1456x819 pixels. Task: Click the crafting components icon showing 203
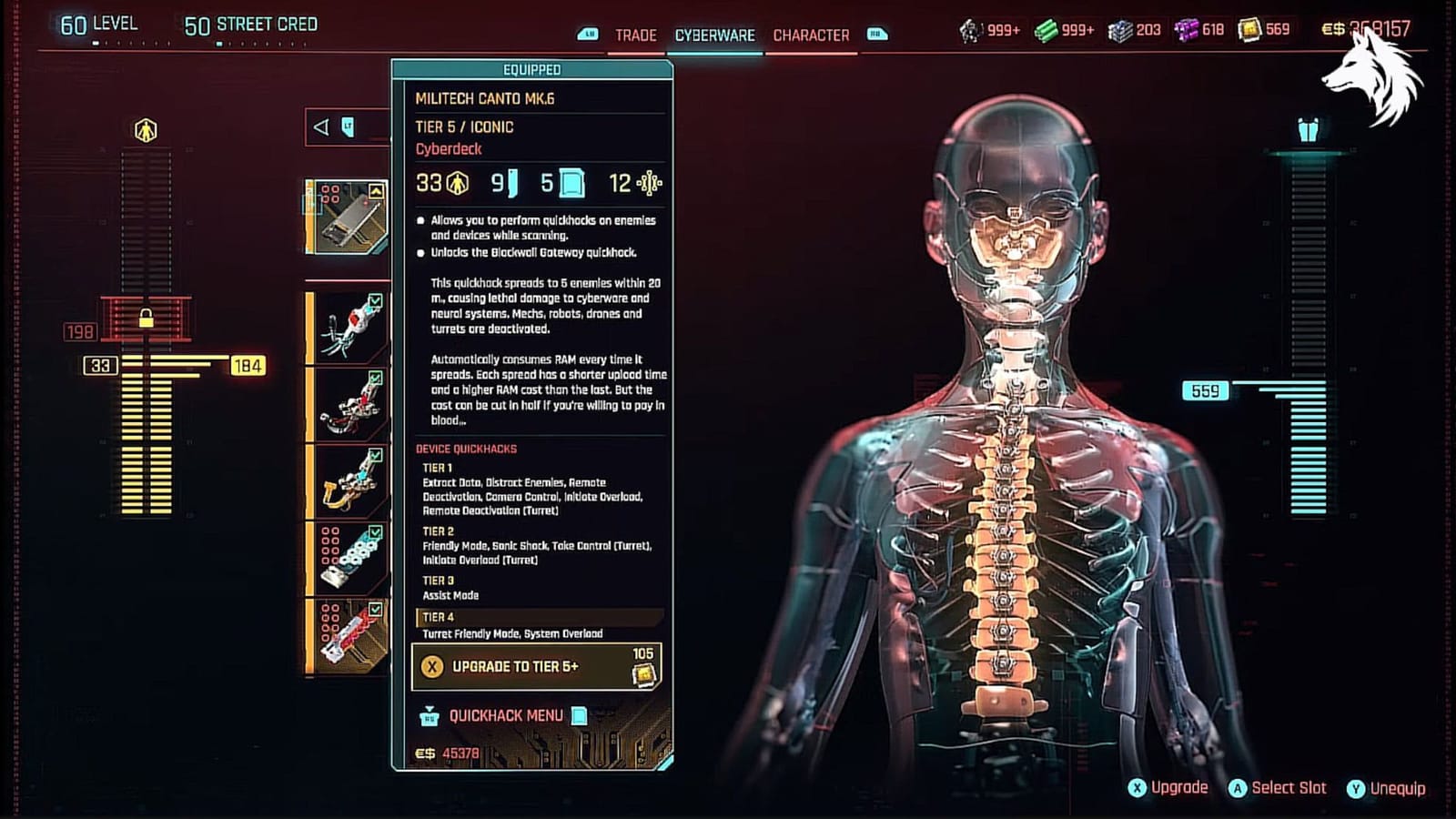tap(1118, 30)
